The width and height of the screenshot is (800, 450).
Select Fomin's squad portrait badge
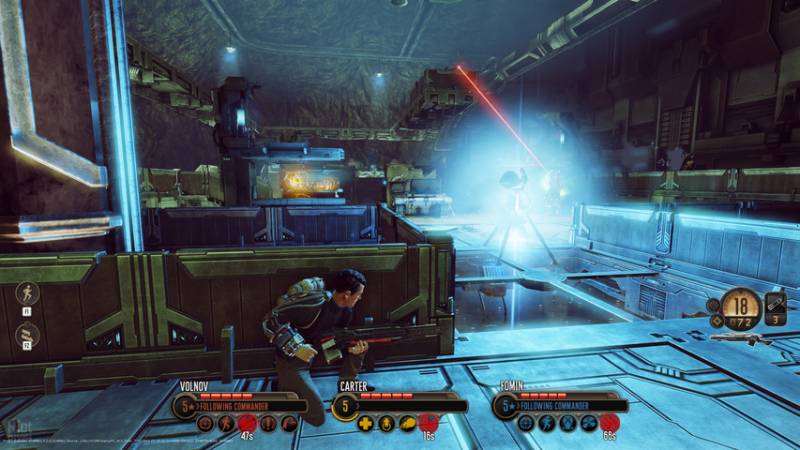pyautogui.click(x=505, y=406)
